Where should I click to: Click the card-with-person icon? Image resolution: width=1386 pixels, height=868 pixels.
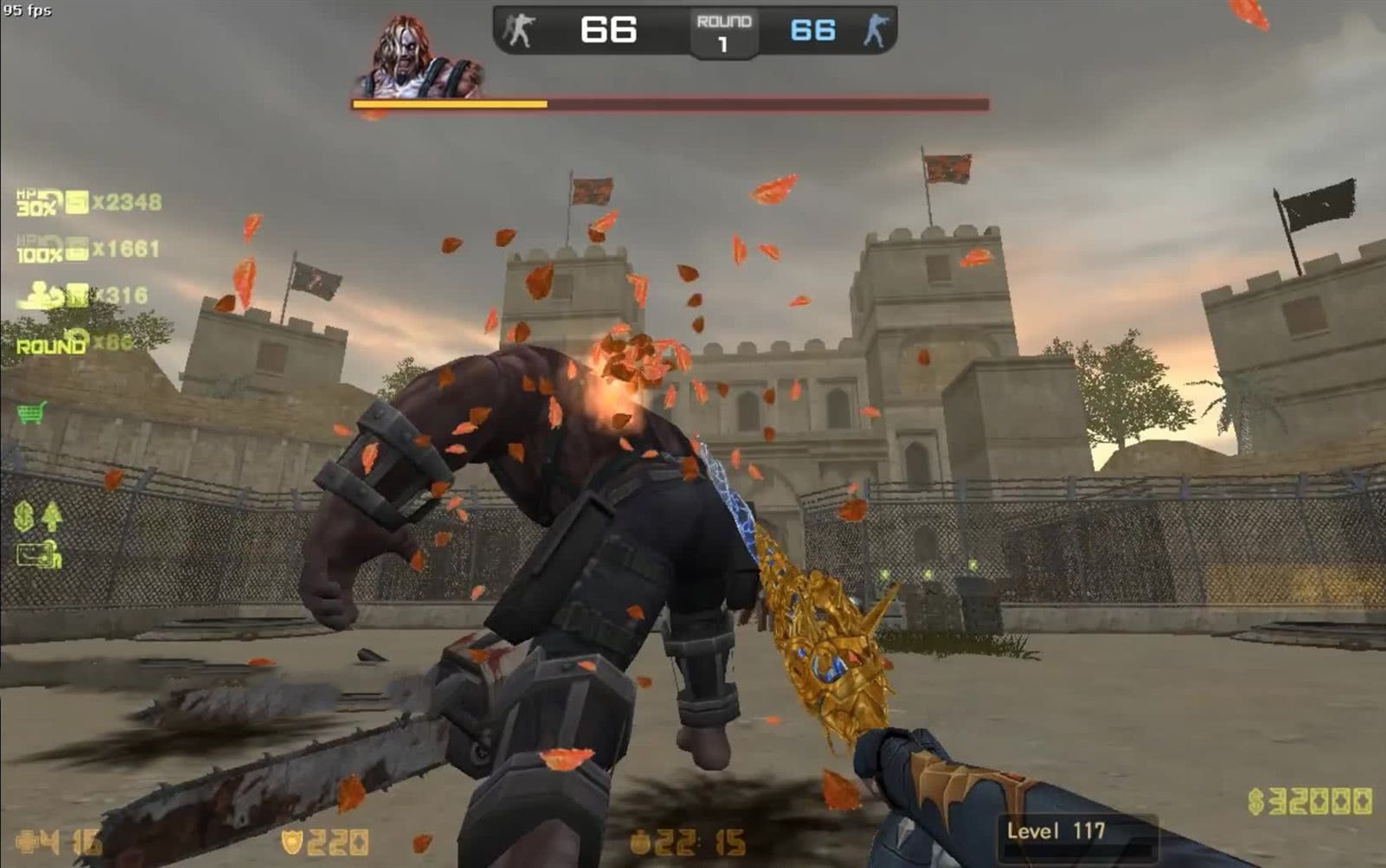[x=39, y=554]
